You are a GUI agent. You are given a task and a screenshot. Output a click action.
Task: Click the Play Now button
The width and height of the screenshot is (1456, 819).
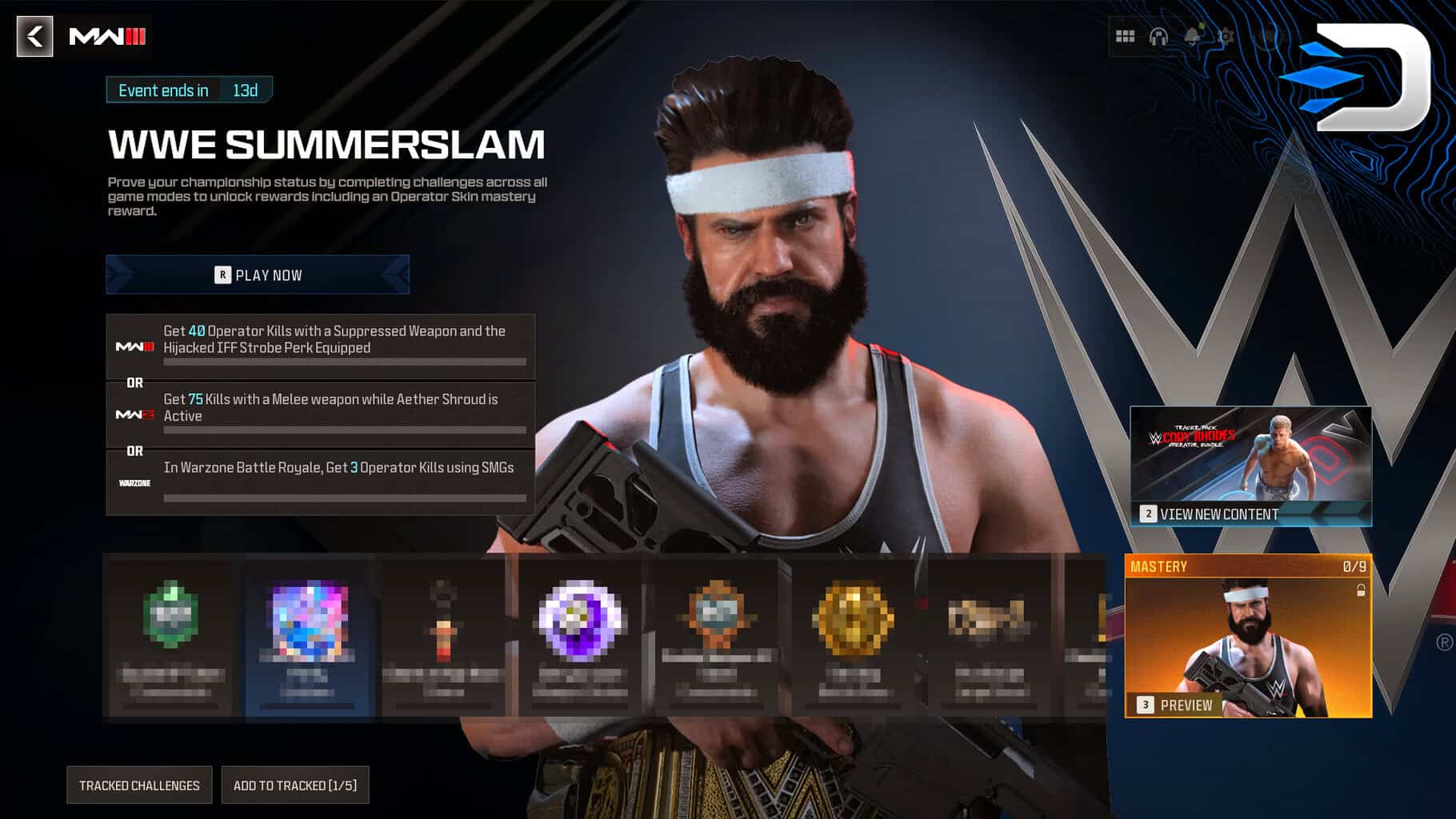tap(256, 275)
